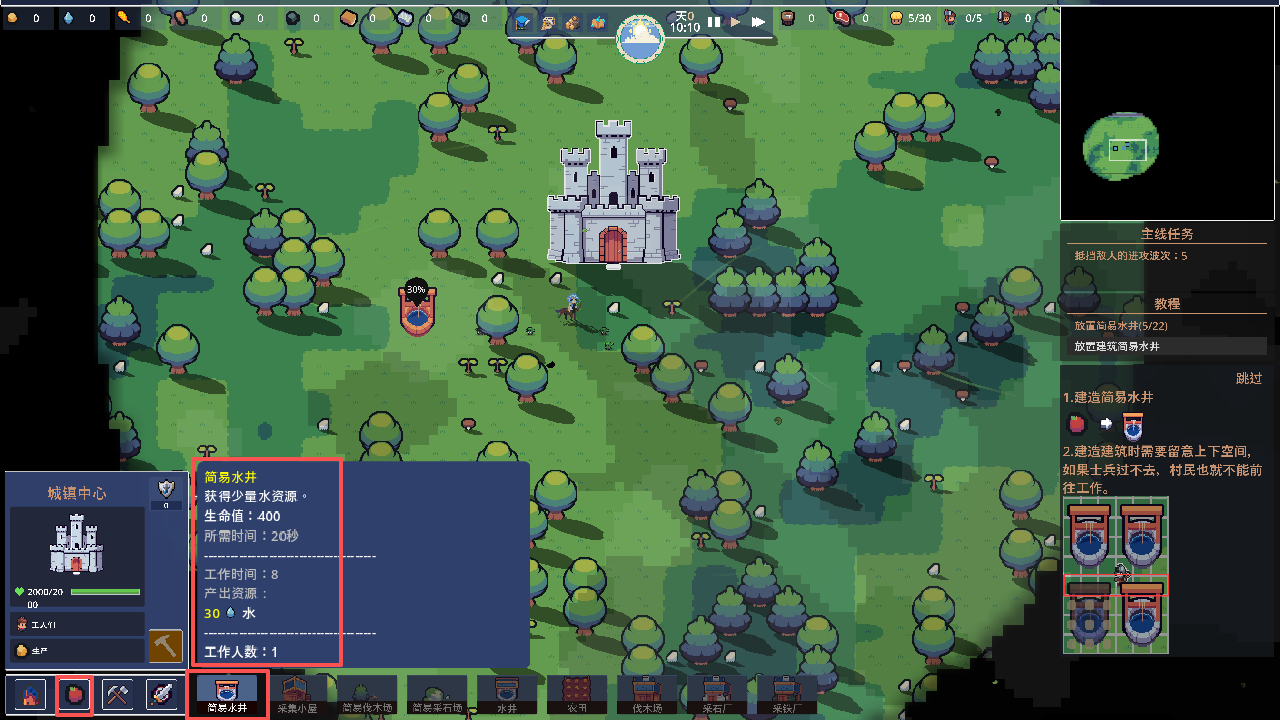
Task: Pause the game with the pause button
Action: coord(714,21)
